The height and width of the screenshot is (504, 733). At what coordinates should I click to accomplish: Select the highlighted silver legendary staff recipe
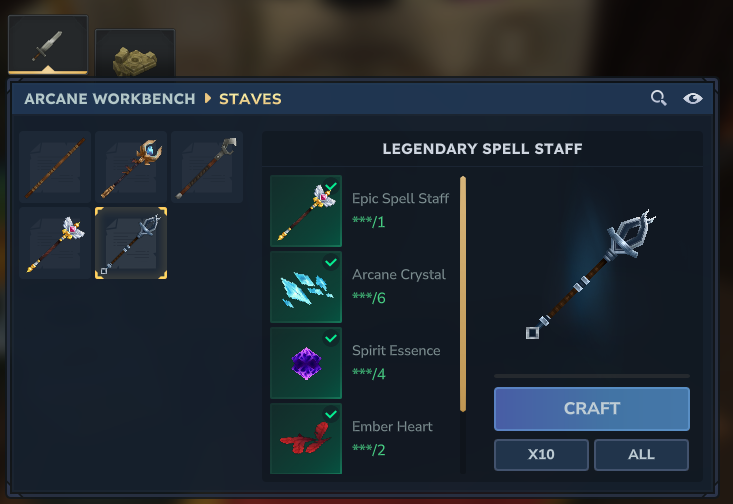131,243
